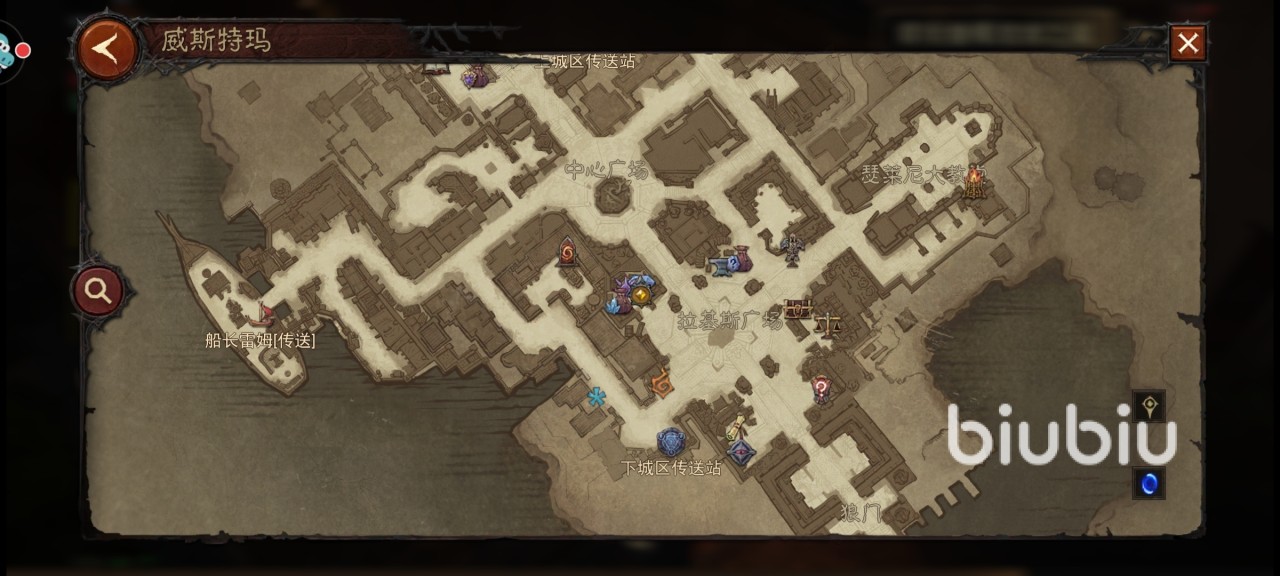Choose the treasure chest stash marker
This screenshot has width=1280, height=576.
798,309
